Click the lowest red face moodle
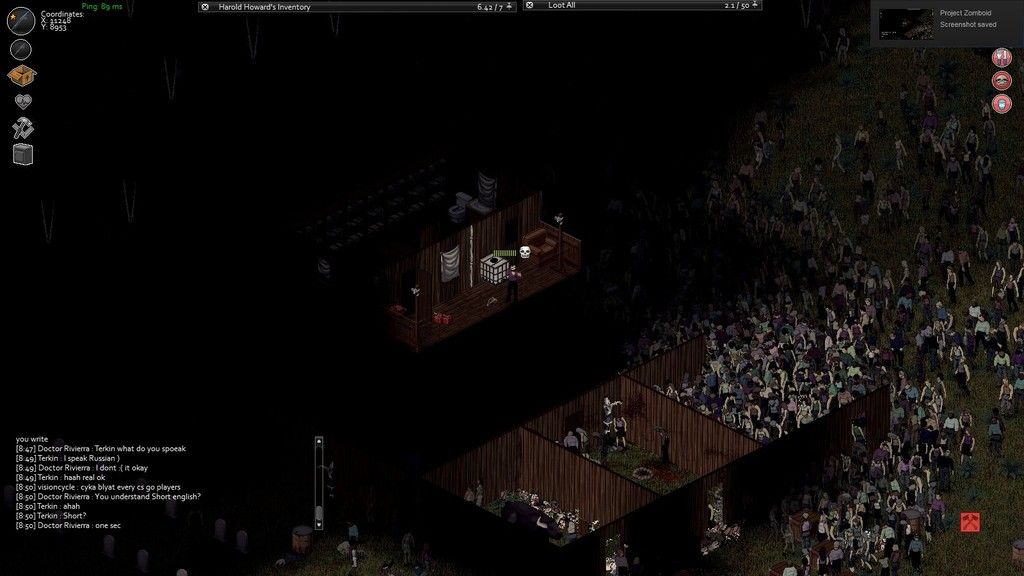 pos(1001,104)
